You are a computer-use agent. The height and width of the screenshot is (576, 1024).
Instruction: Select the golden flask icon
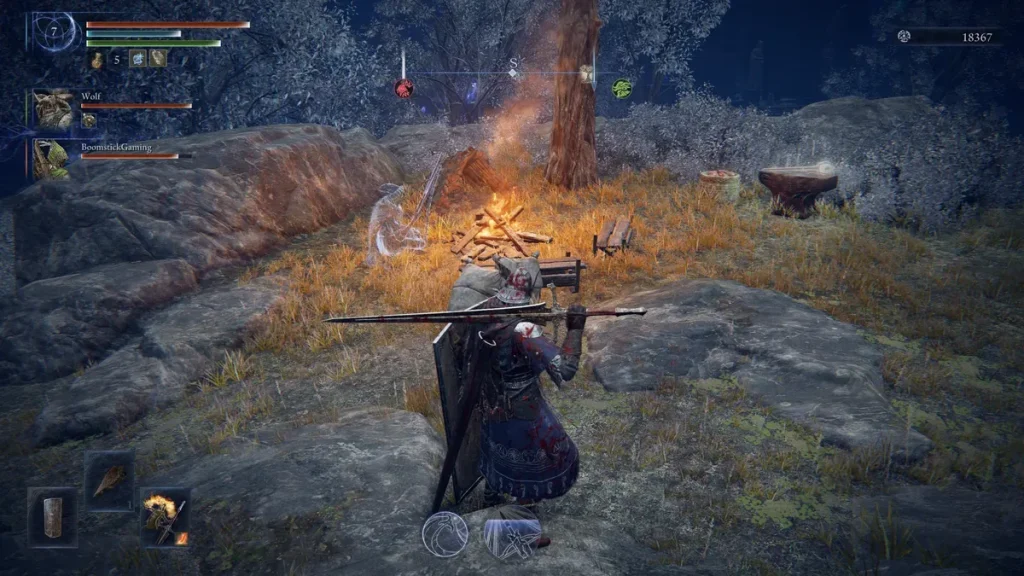(97, 60)
